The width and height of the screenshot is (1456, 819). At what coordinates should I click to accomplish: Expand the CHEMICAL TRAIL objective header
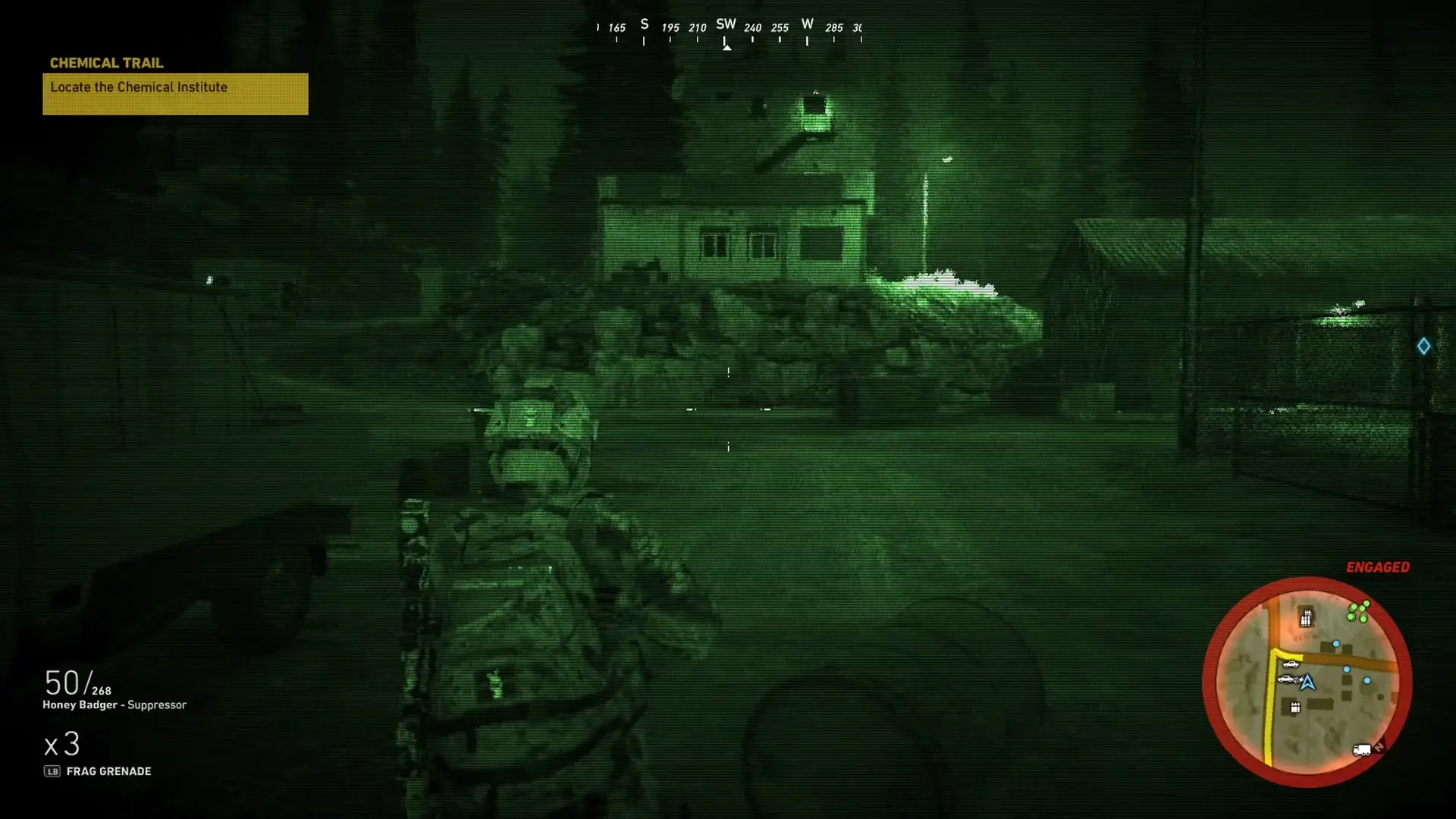pos(106,63)
